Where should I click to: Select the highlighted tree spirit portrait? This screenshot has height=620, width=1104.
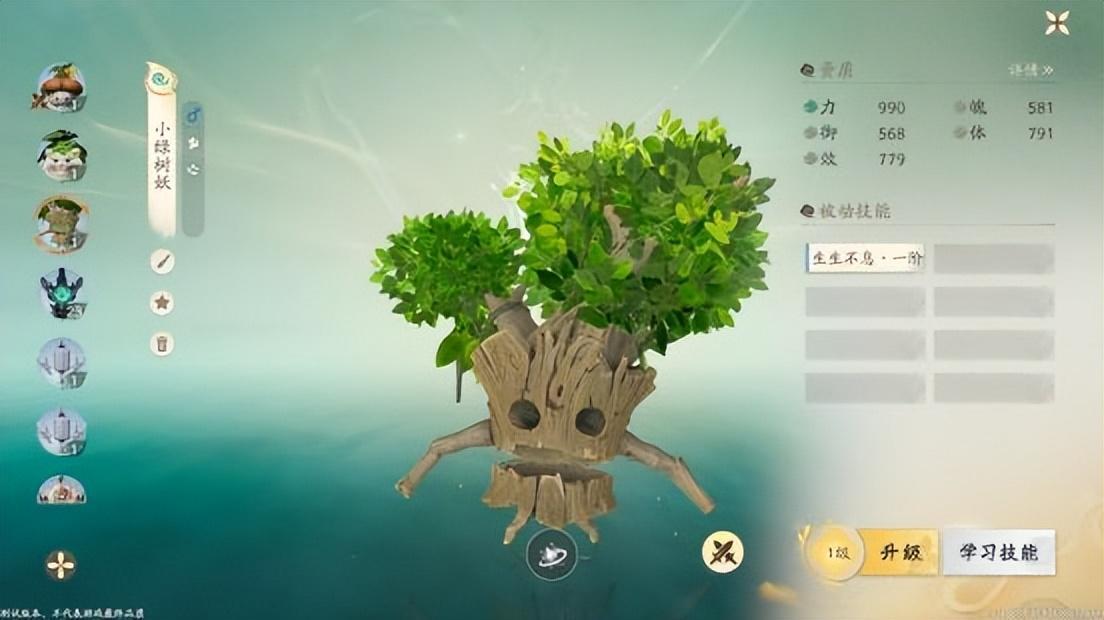pyautogui.click(x=62, y=224)
